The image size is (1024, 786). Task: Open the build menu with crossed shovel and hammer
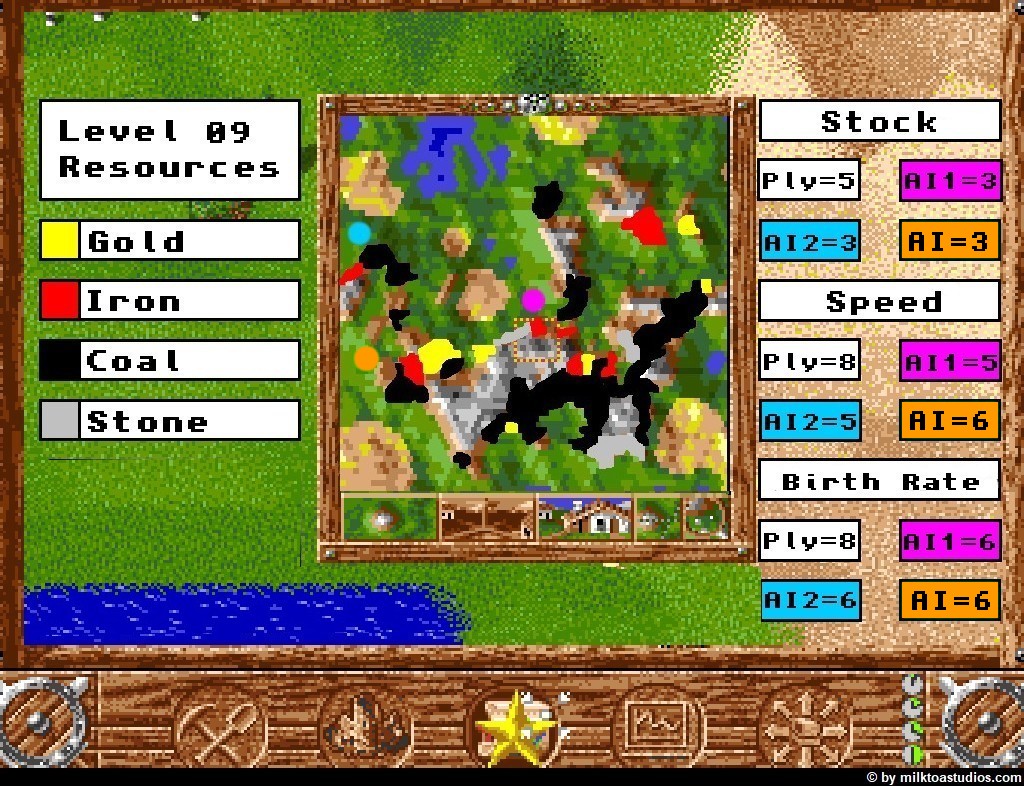tap(221, 727)
